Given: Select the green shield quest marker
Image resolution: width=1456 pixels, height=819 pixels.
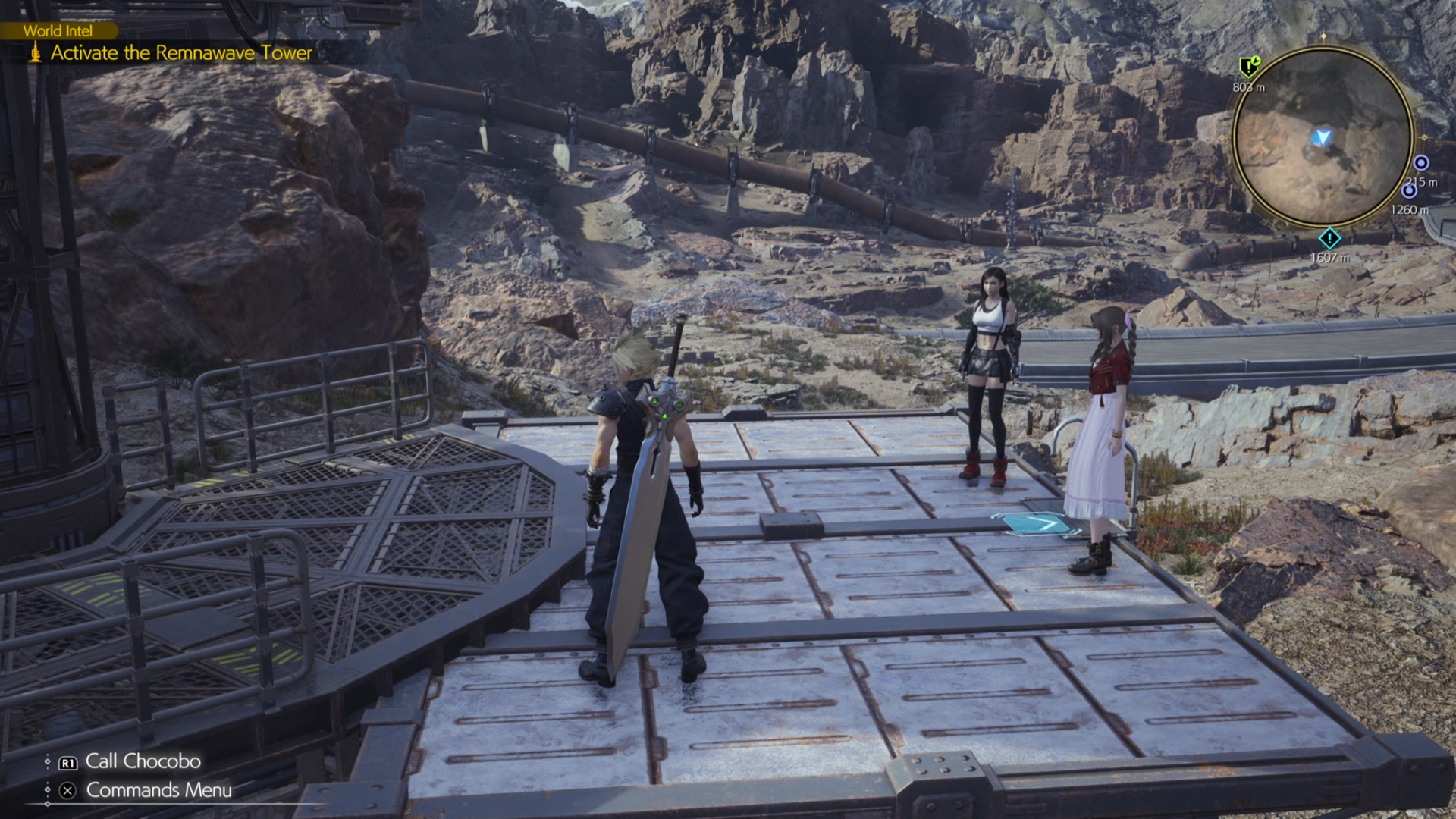Looking at the screenshot, I should 1248,67.
